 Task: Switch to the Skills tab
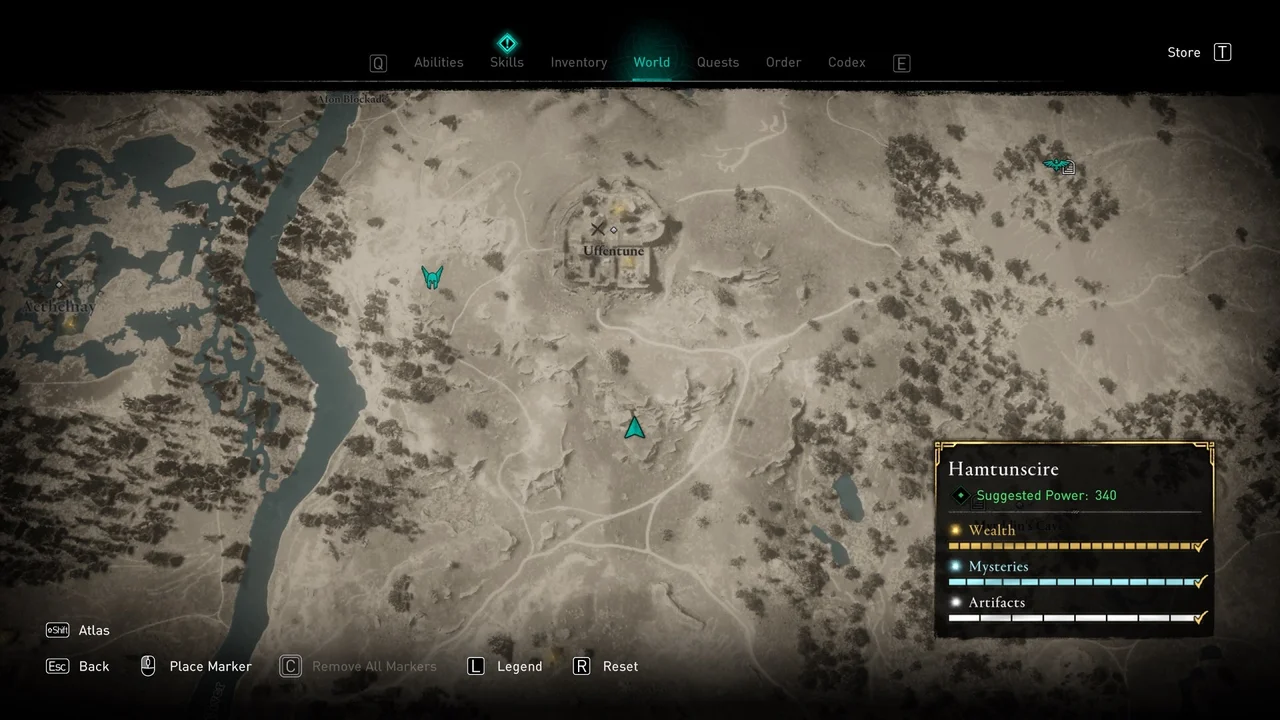coord(507,62)
